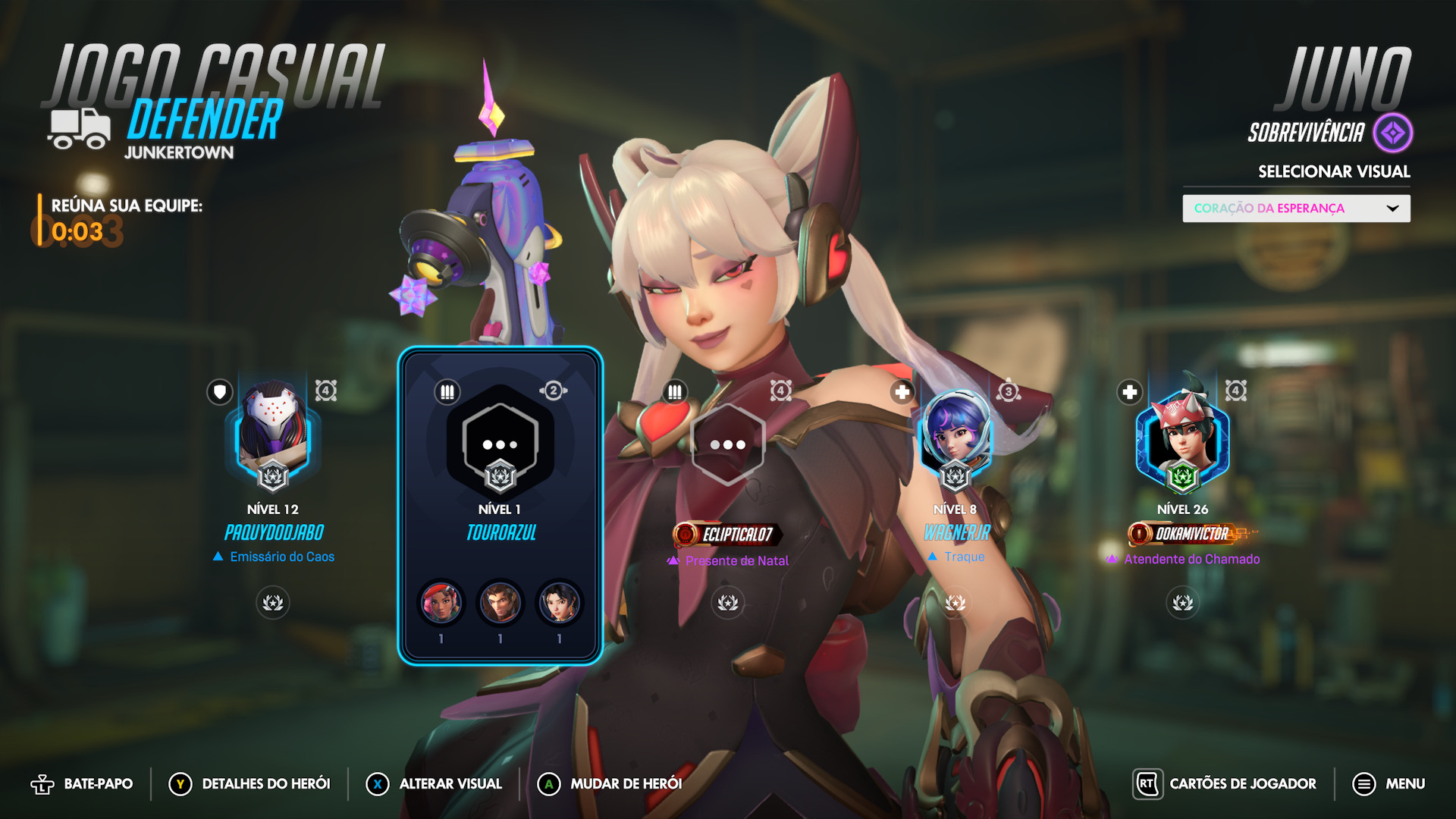Select the TOUROAZUL player card
Image resolution: width=1456 pixels, height=819 pixels.
(500, 505)
